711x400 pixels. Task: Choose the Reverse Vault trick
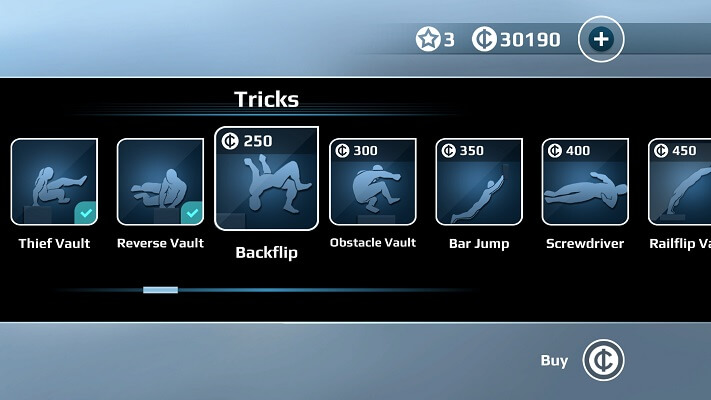tap(160, 181)
